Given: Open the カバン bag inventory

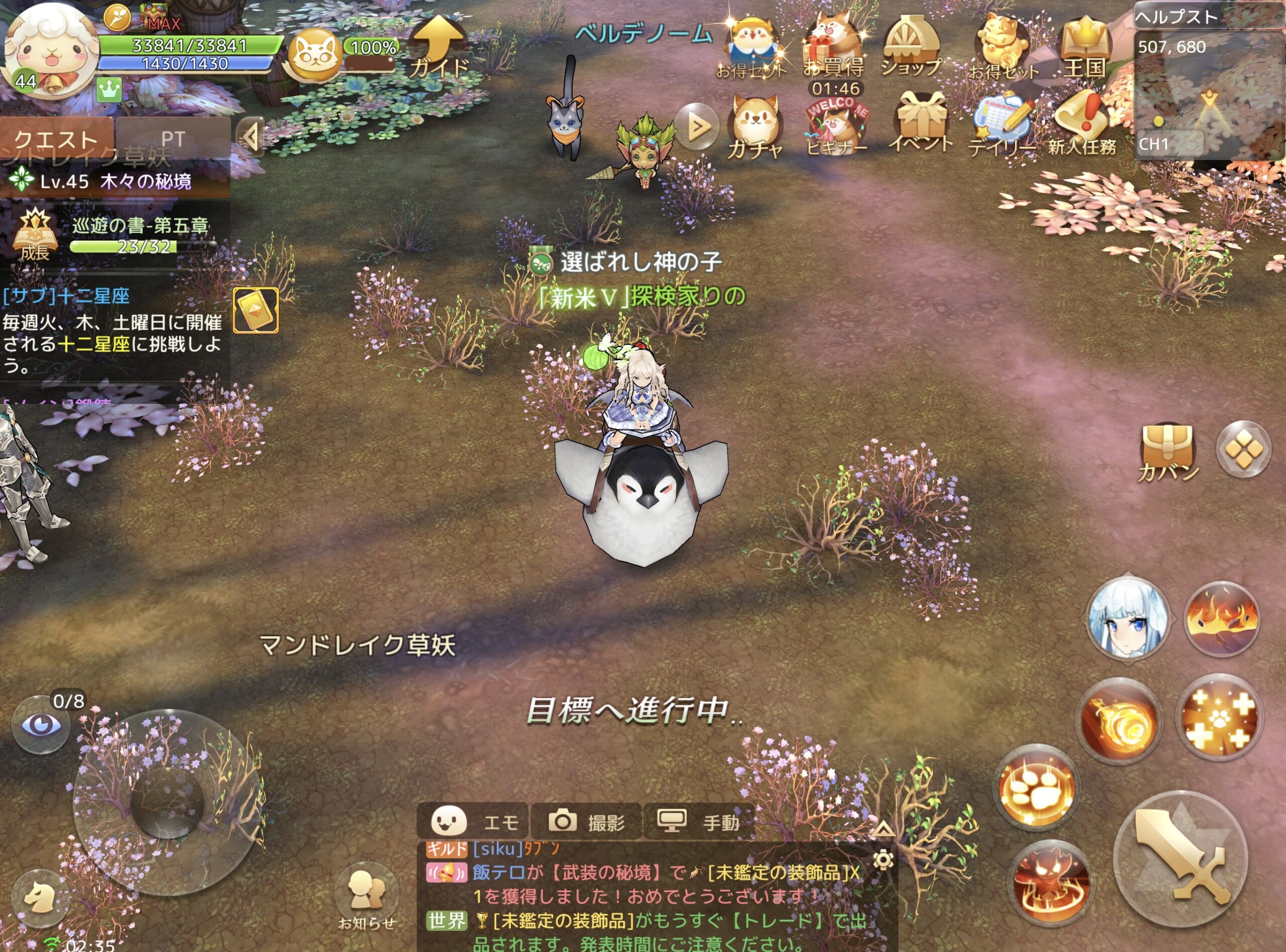Looking at the screenshot, I should click(1168, 452).
